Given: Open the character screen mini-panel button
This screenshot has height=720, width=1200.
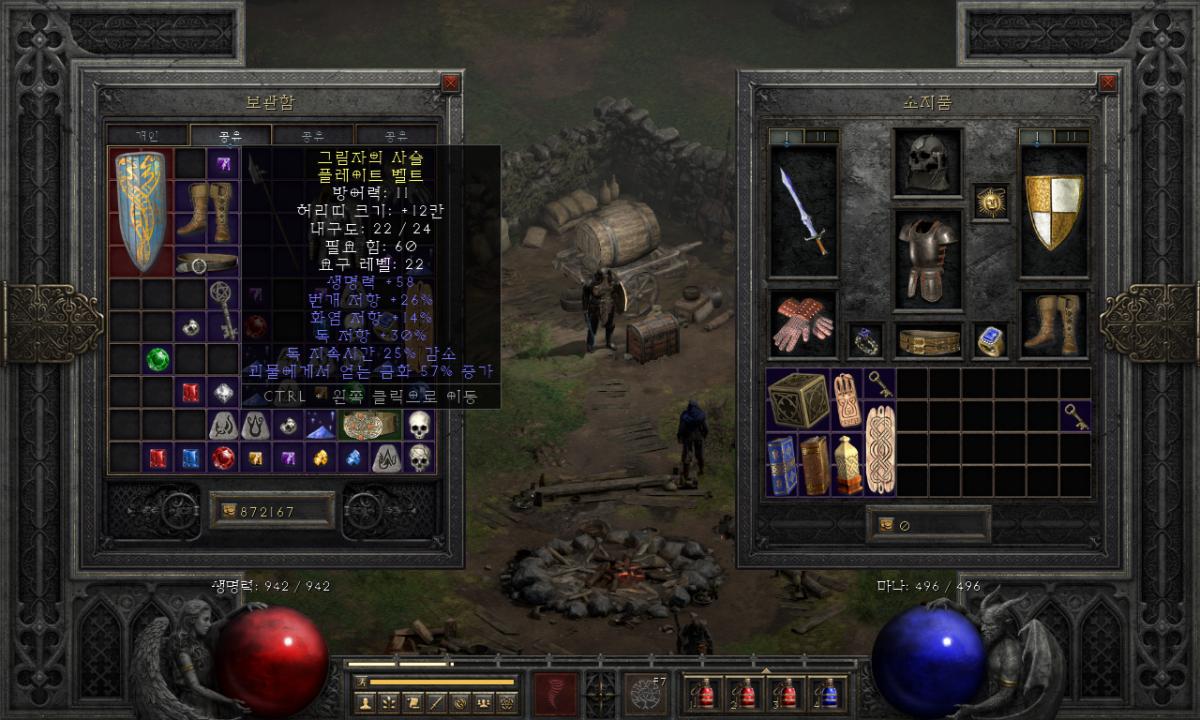Looking at the screenshot, I should [366, 702].
